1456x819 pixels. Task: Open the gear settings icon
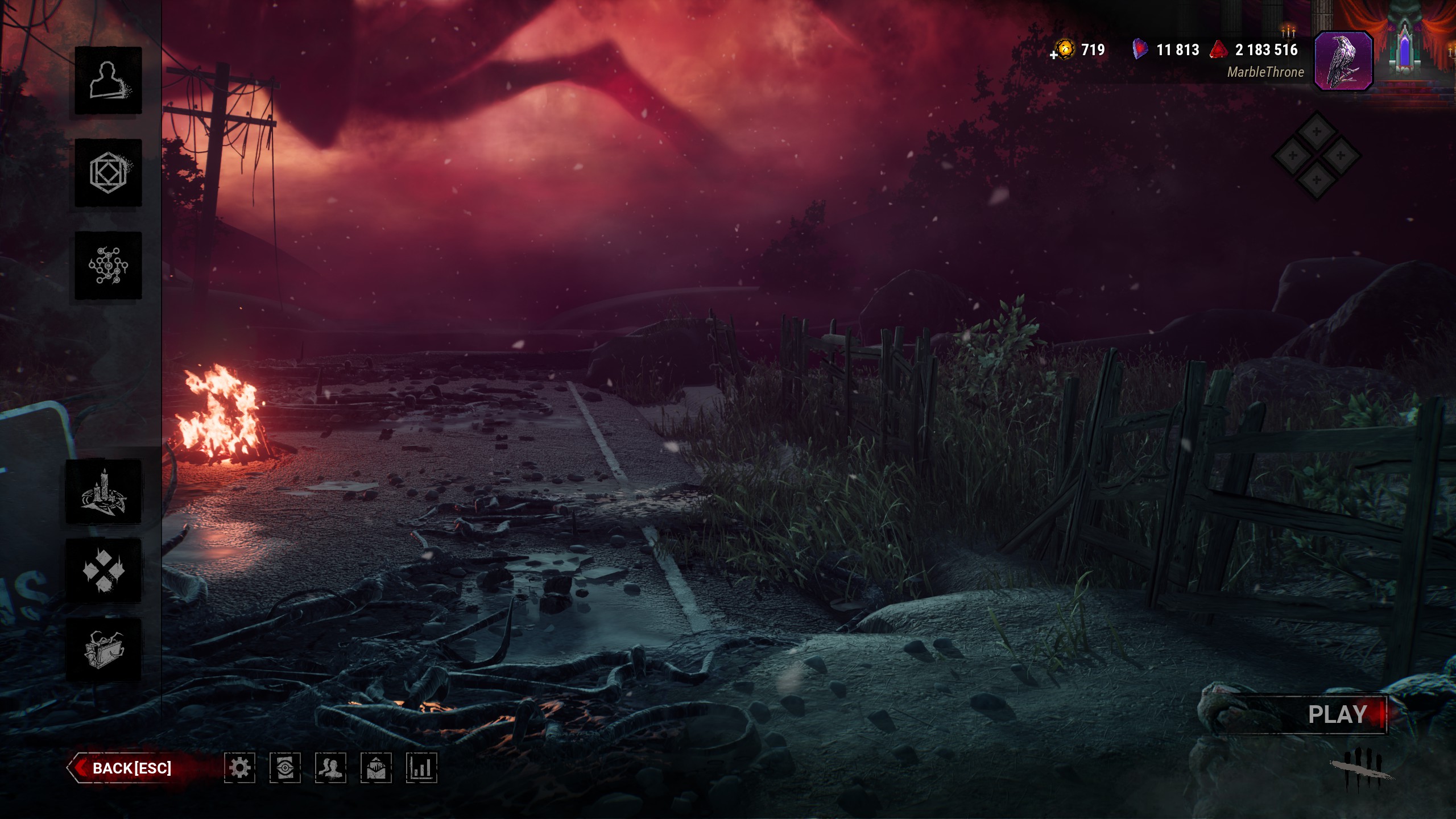pos(239,768)
